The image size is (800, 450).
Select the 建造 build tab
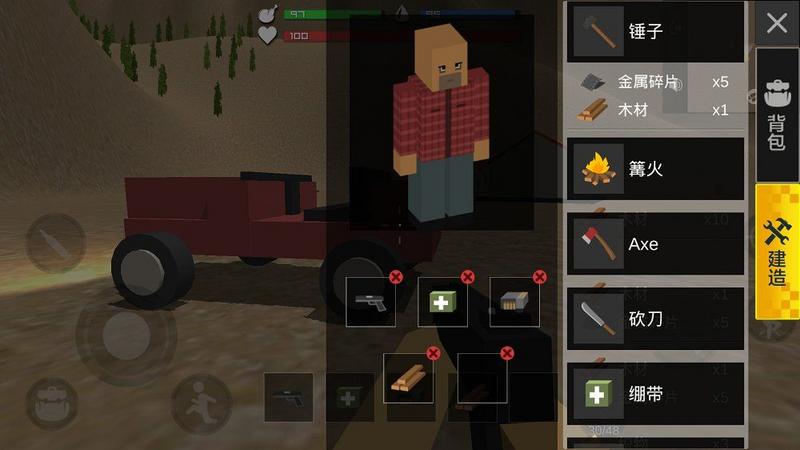pyautogui.click(x=776, y=251)
